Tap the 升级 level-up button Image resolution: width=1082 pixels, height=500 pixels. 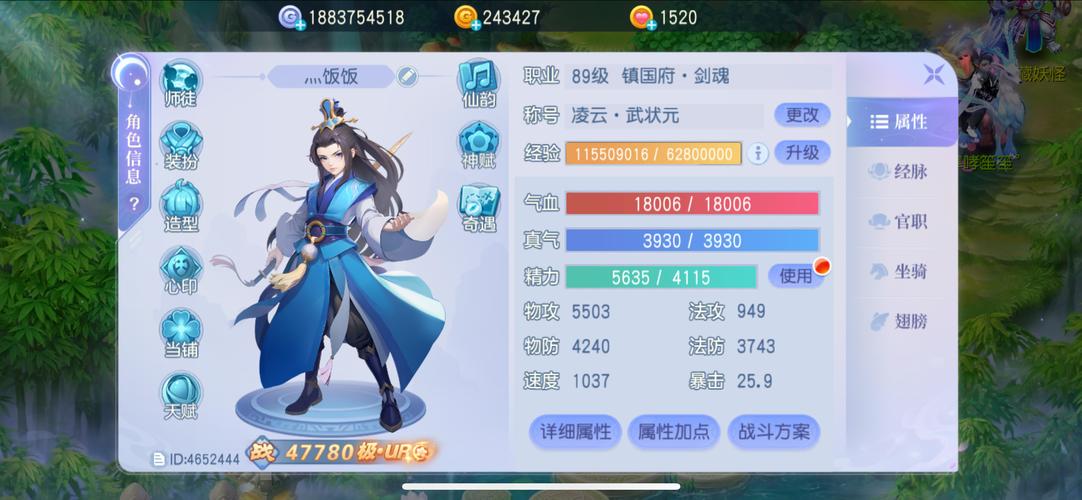(802, 153)
